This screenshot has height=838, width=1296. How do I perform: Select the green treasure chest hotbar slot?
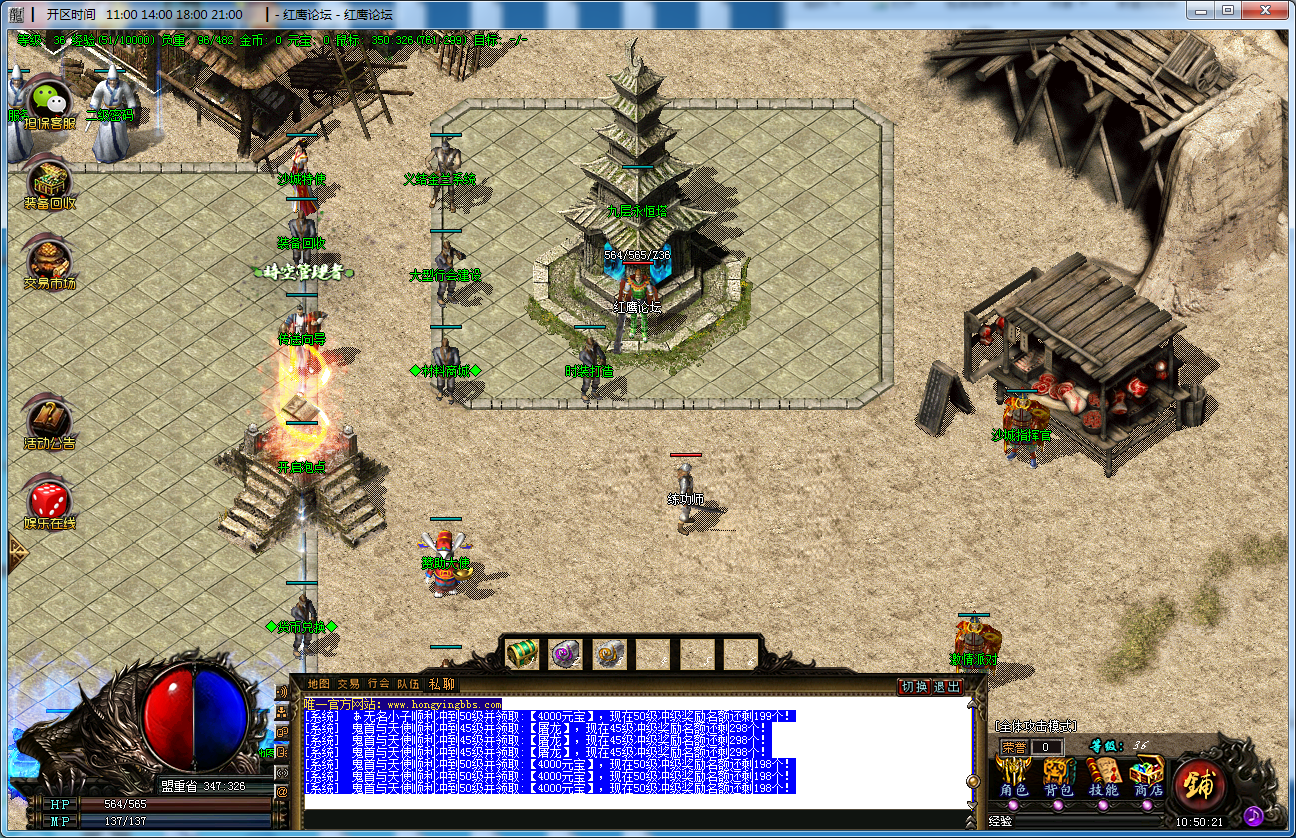click(522, 653)
